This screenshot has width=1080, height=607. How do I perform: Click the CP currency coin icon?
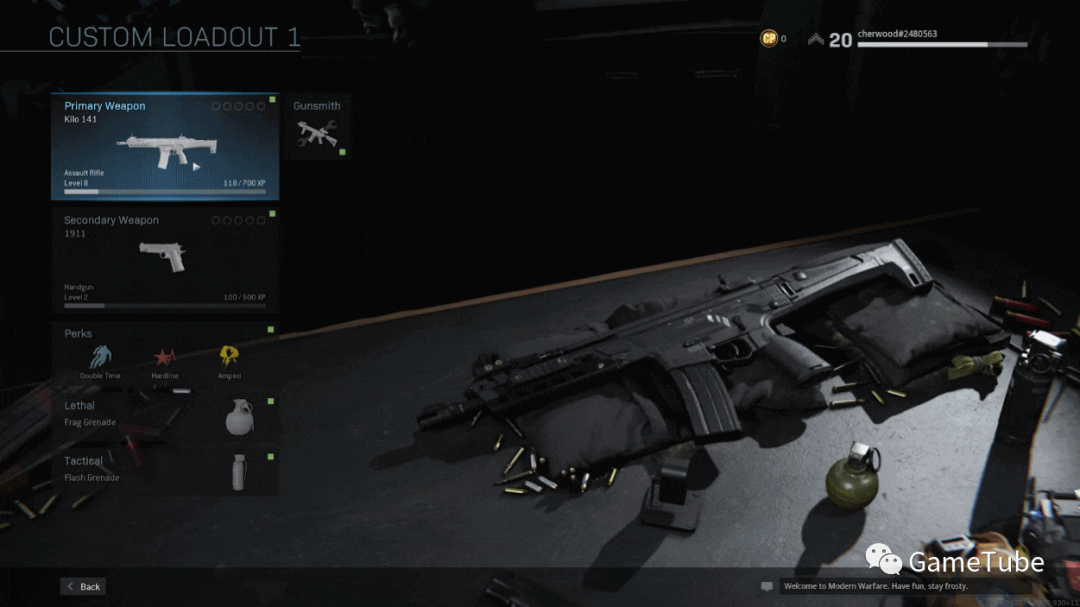pyautogui.click(x=769, y=39)
